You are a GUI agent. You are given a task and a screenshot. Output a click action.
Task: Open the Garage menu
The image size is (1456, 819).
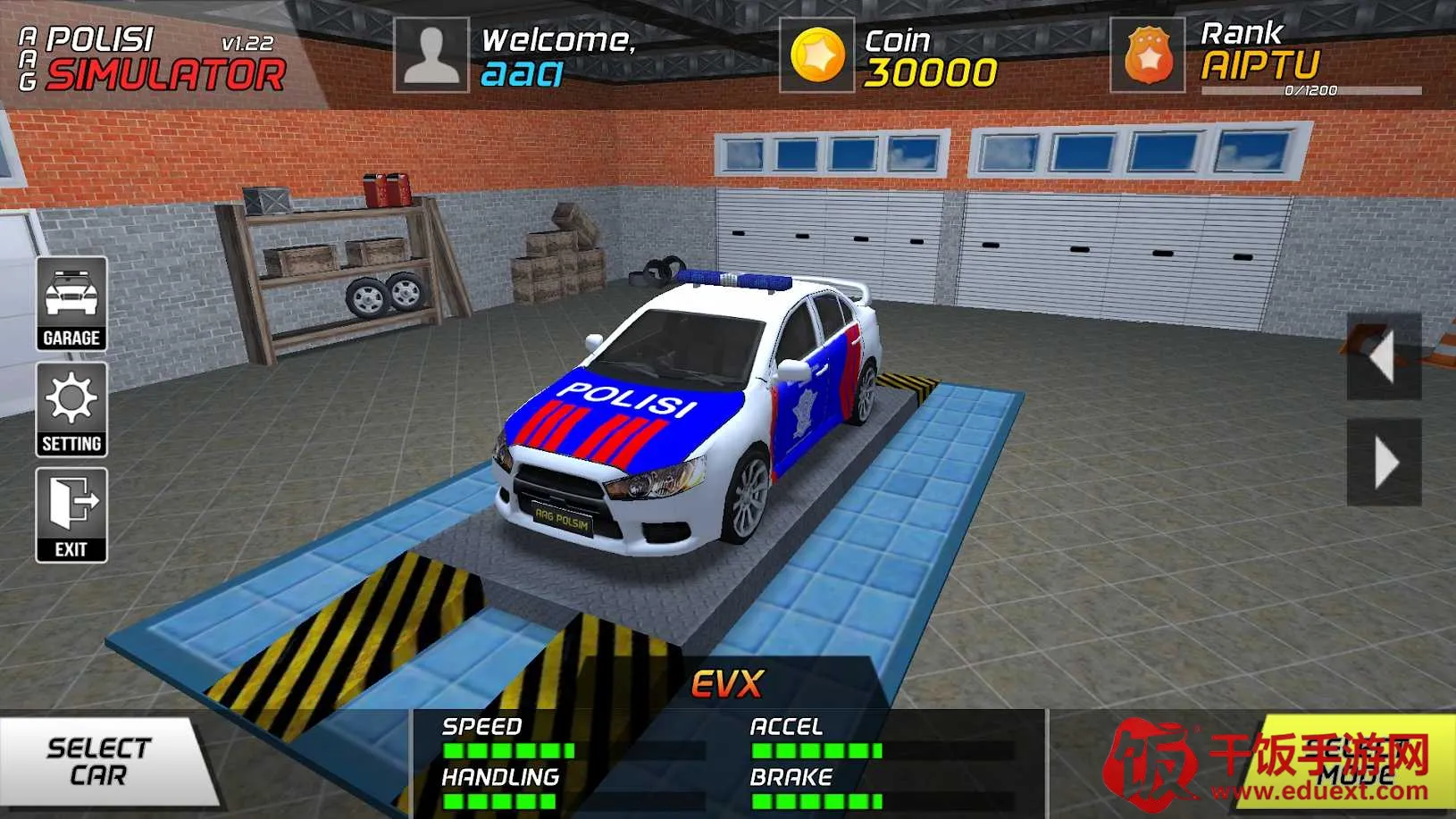click(71, 304)
